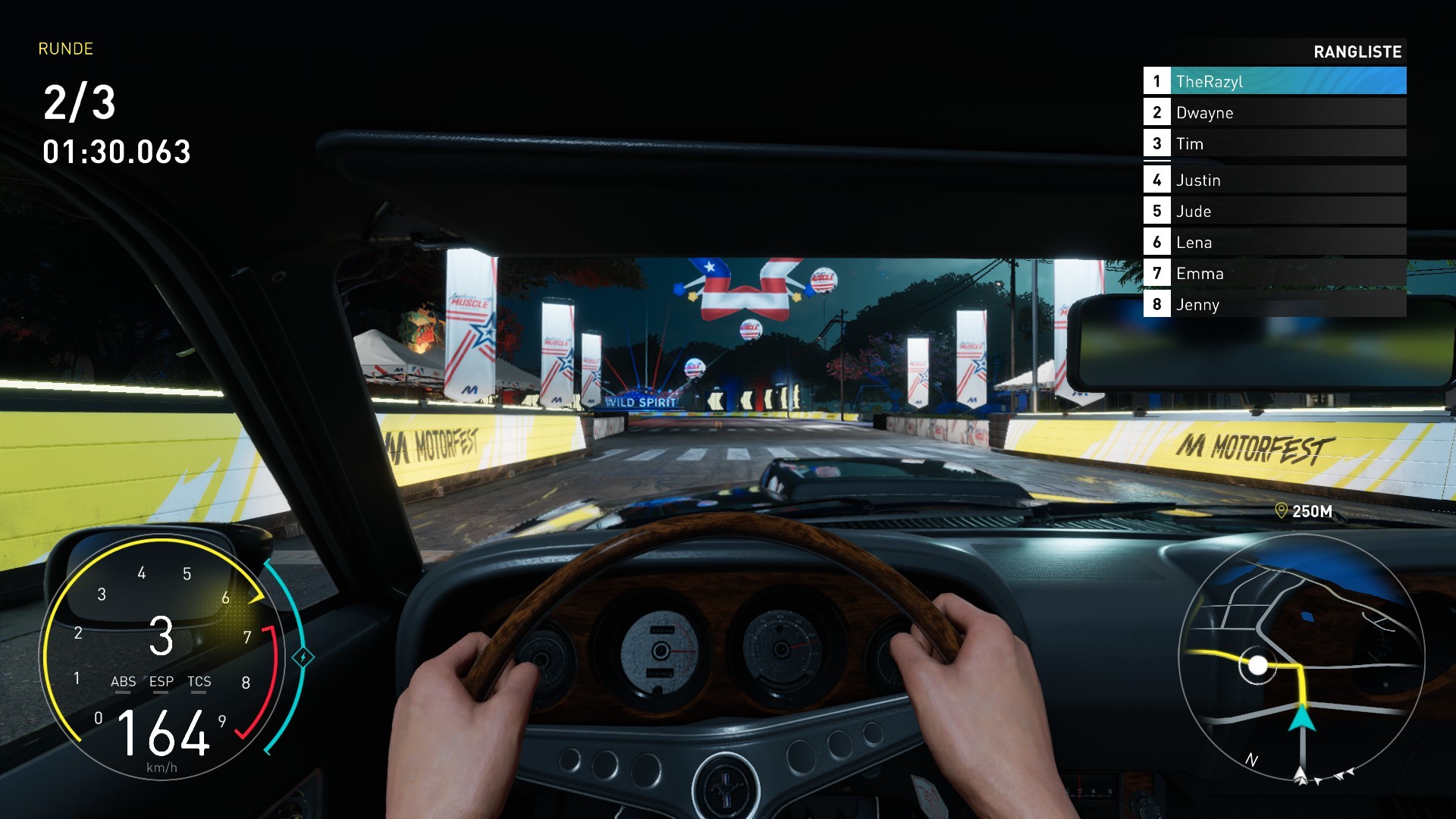Pick Jude's row in the Rangliste
Viewport: 1456px width, 819px height.
[1274, 211]
